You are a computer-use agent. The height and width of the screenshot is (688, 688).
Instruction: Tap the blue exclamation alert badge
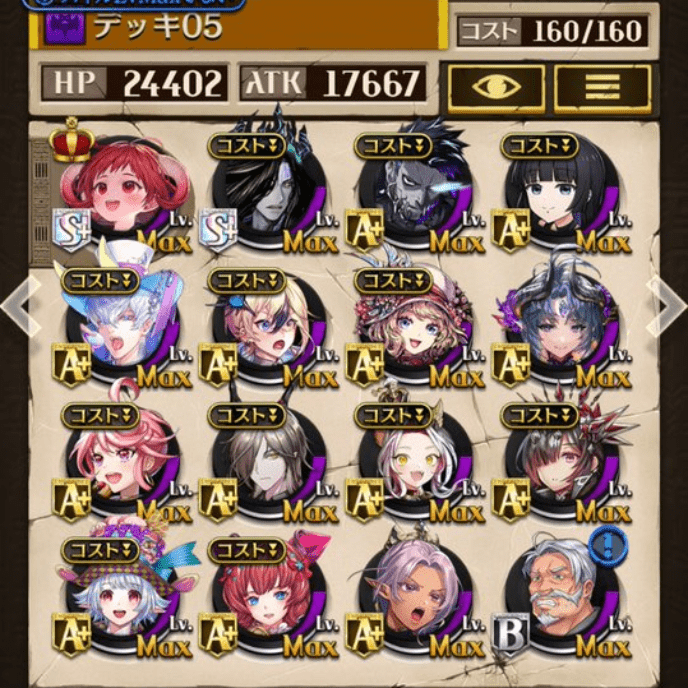pos(606,547)
